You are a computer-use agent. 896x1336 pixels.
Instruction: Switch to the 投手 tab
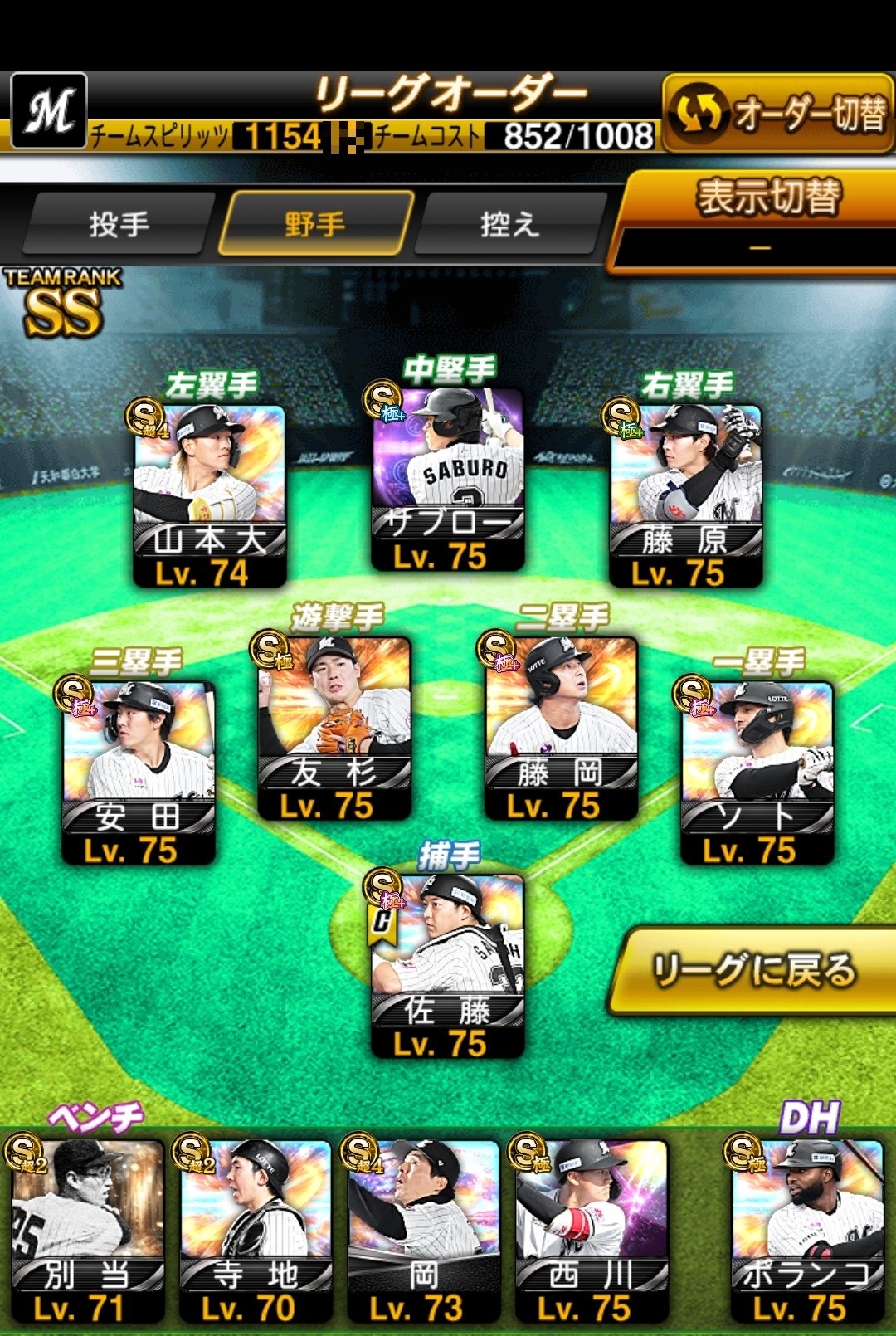[x=119, y=224]
